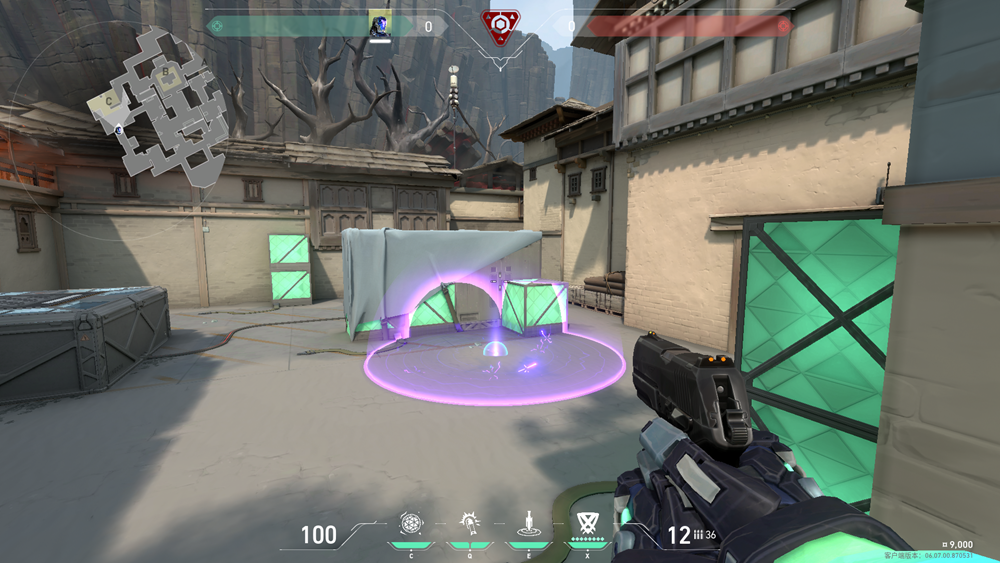Select the red spike icon
This screenshot has height=563, width=1000.
click(x=499, y=26)
